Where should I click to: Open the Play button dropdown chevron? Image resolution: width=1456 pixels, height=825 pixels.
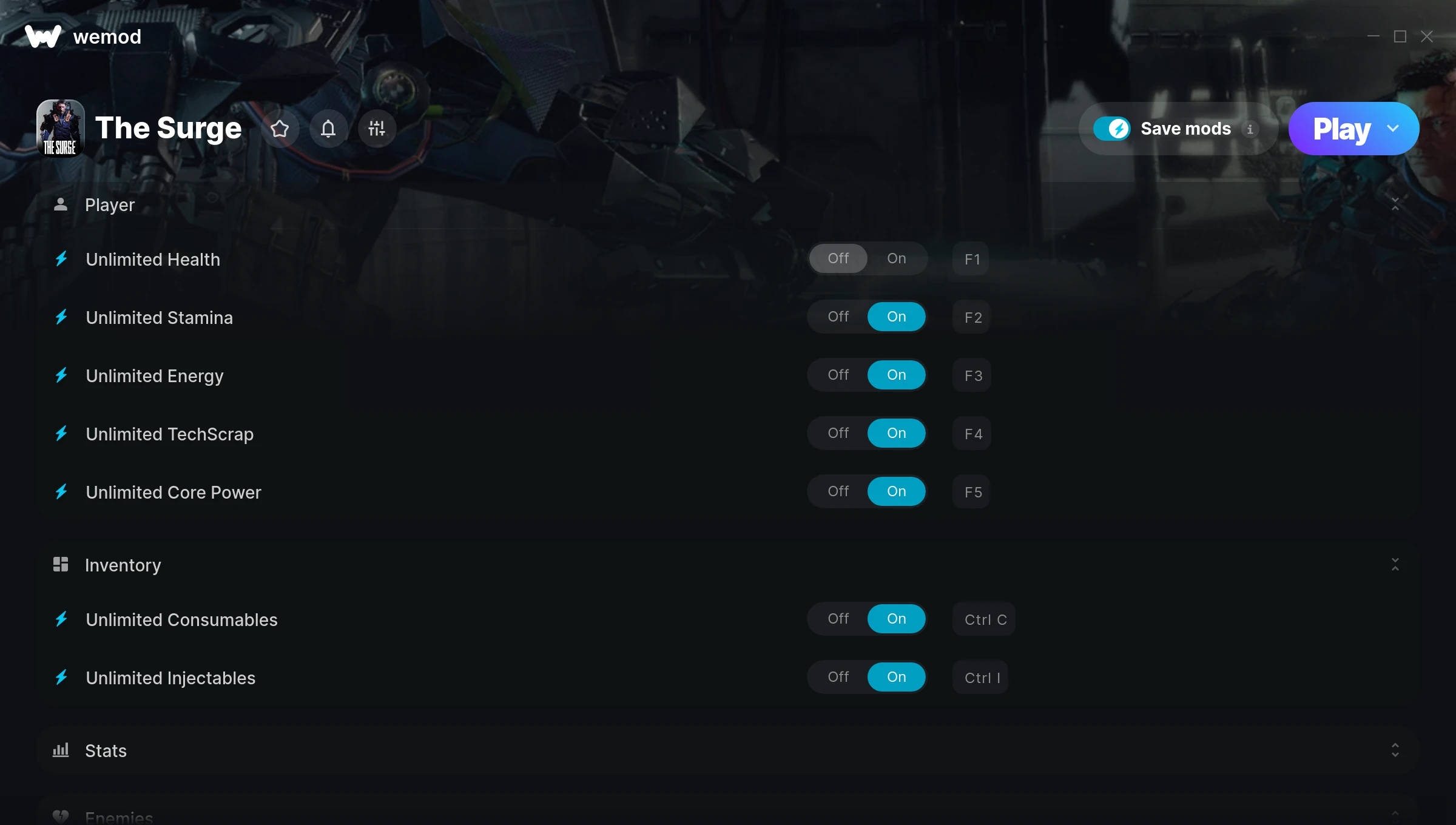pyautogui.click(x=1393, y=129)
